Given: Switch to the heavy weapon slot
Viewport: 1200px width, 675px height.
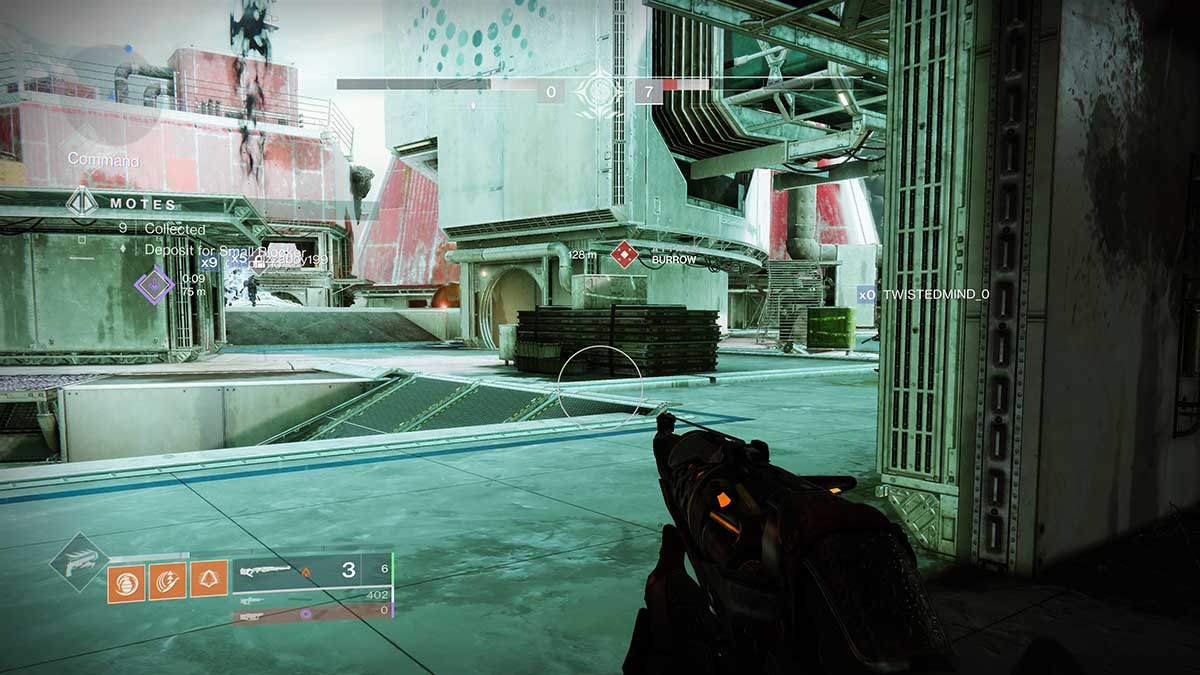Looking at the screenshot, I should coord(312,611).
